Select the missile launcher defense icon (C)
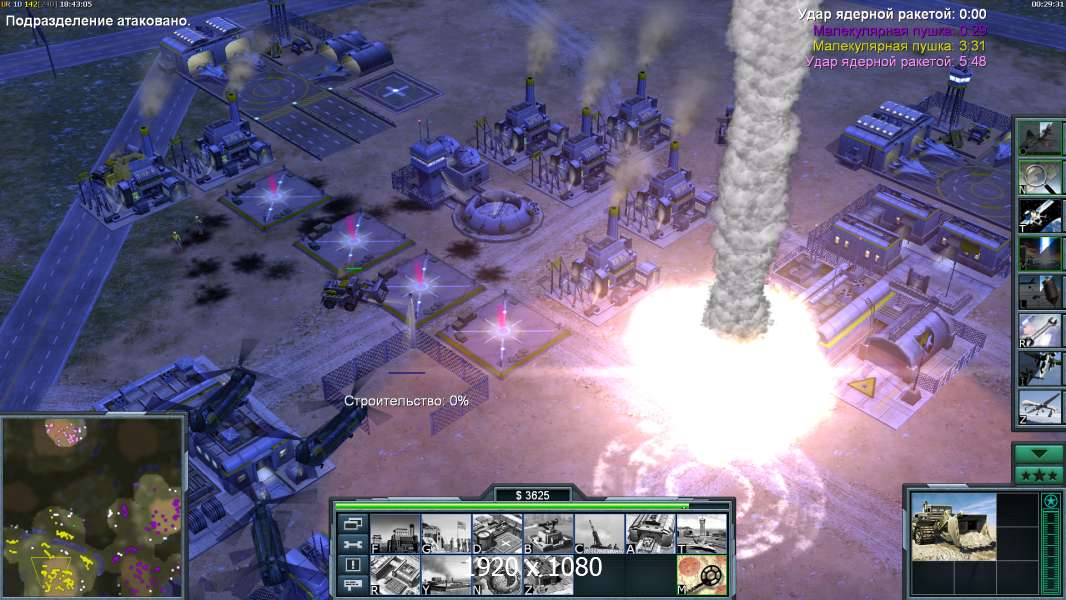Viewport: 1066px width, 600px height. coord(599,533)
